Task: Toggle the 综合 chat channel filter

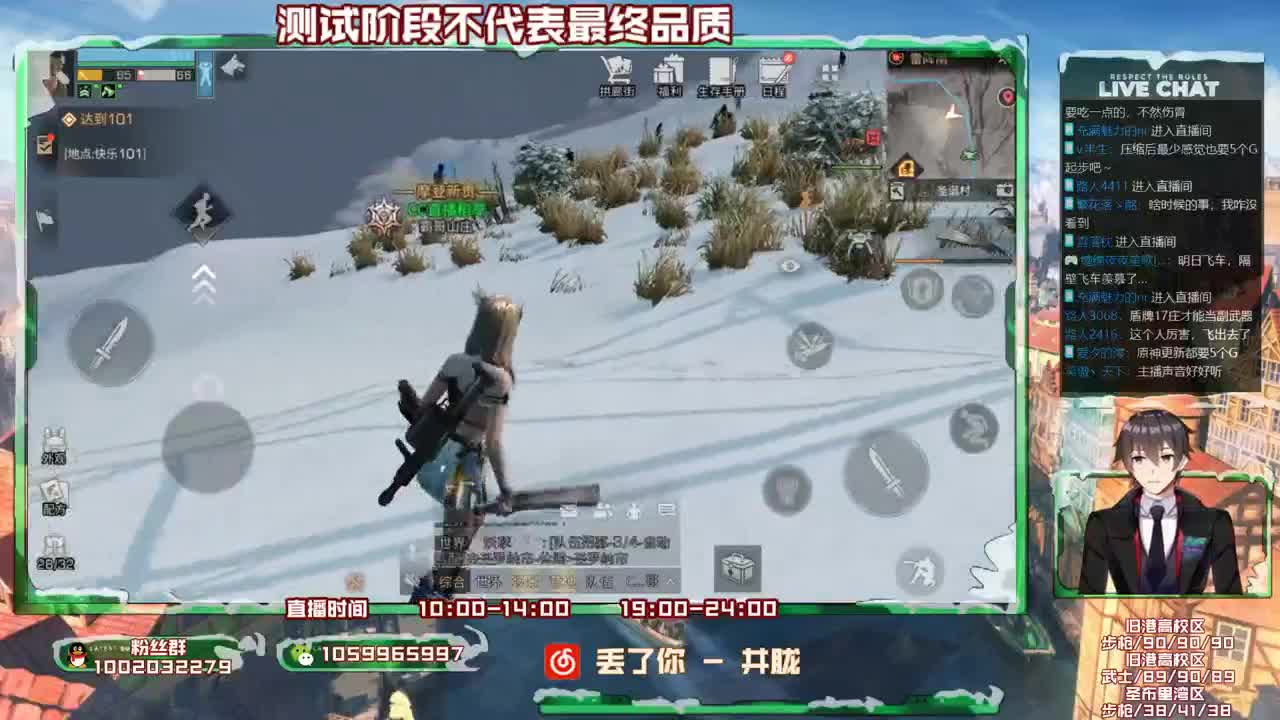Action: 450,582
